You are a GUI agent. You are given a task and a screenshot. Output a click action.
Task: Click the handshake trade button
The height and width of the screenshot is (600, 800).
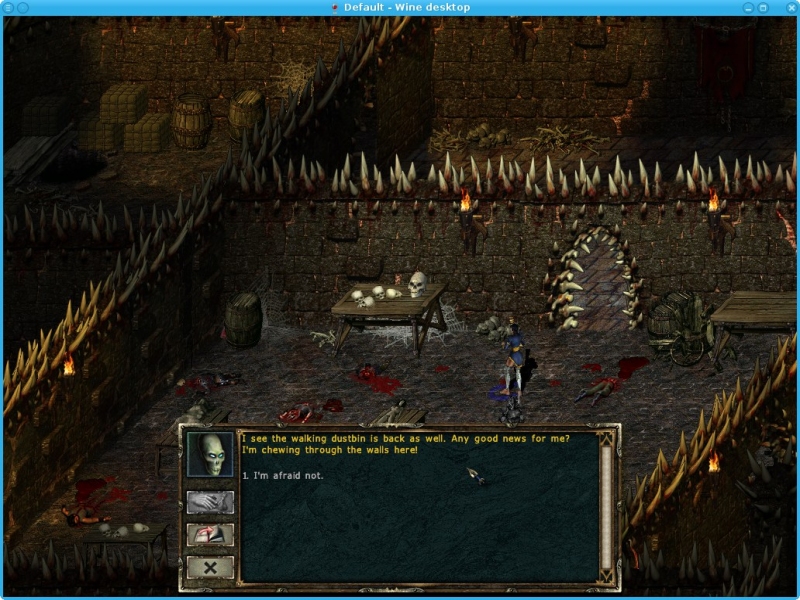point(210,502)
